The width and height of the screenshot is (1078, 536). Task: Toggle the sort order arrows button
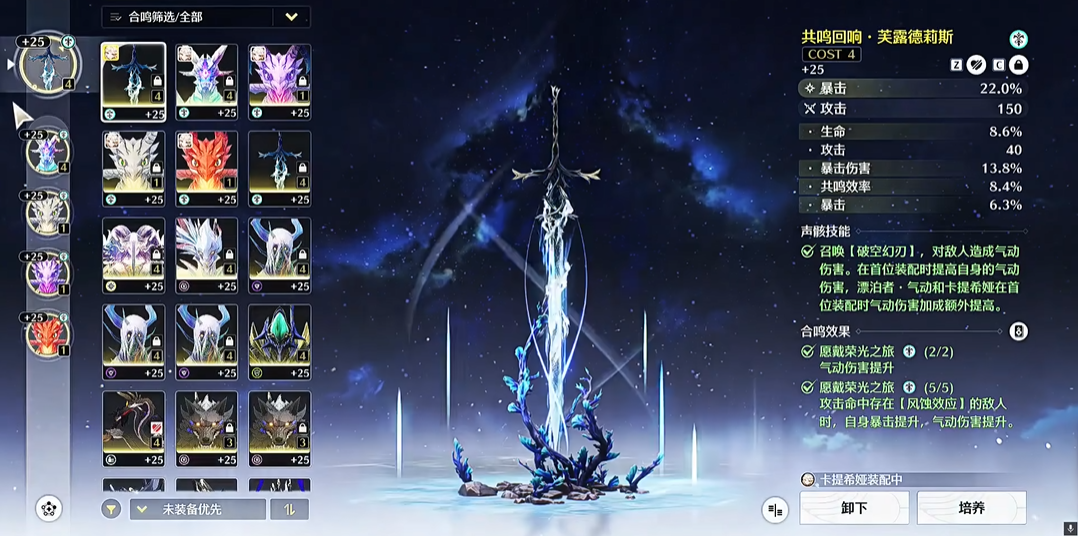pos(291,509)
